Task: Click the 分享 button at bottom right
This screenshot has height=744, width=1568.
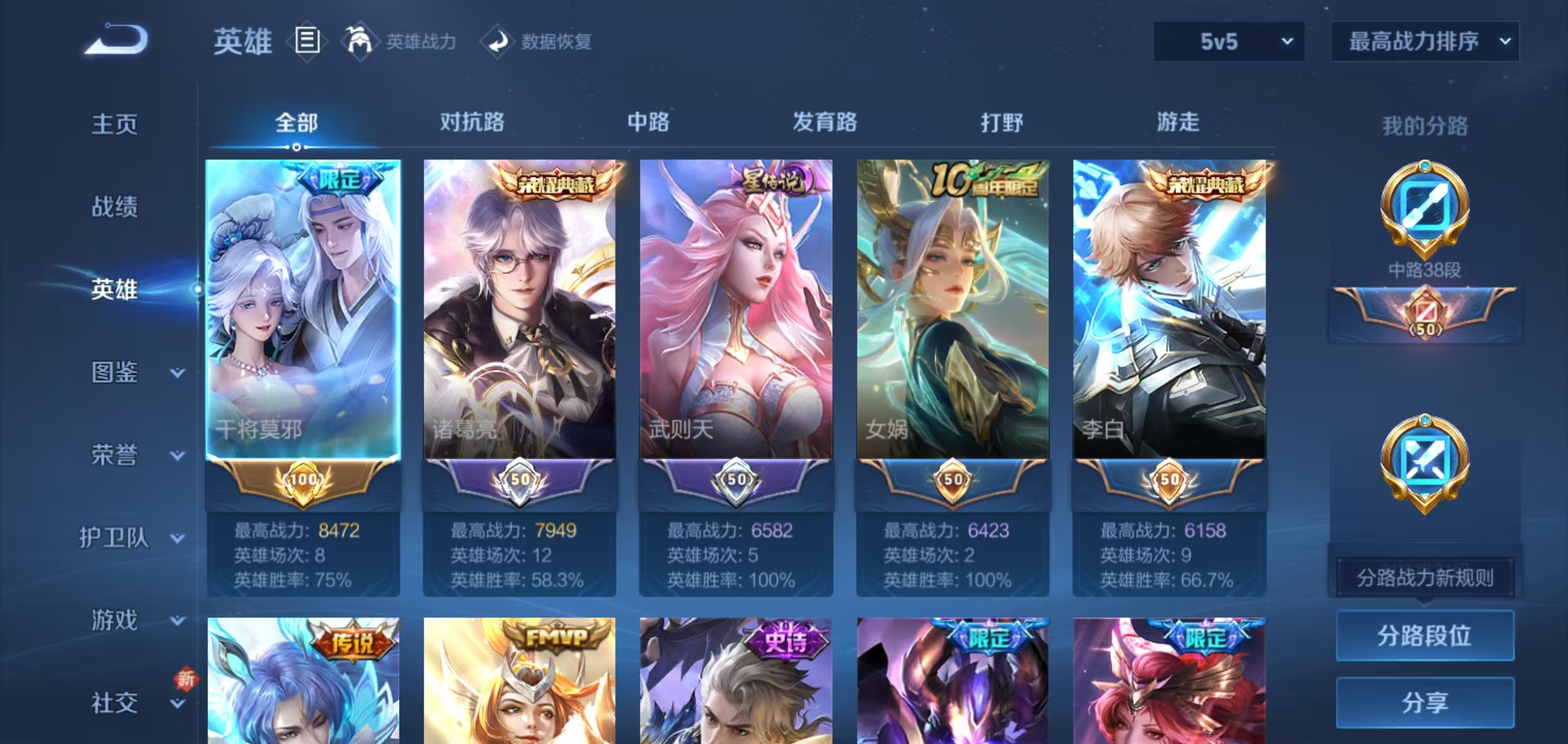Action: [1424, 702]
